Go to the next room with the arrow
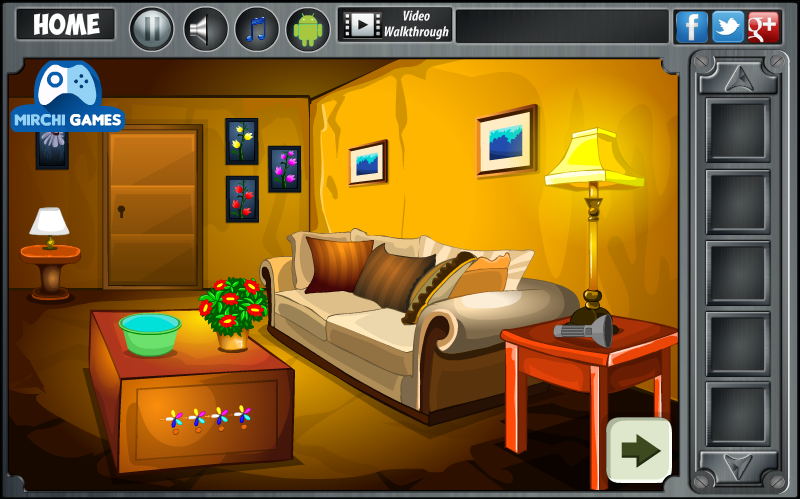The image size is (800, 499). click(x=639, y=451)
